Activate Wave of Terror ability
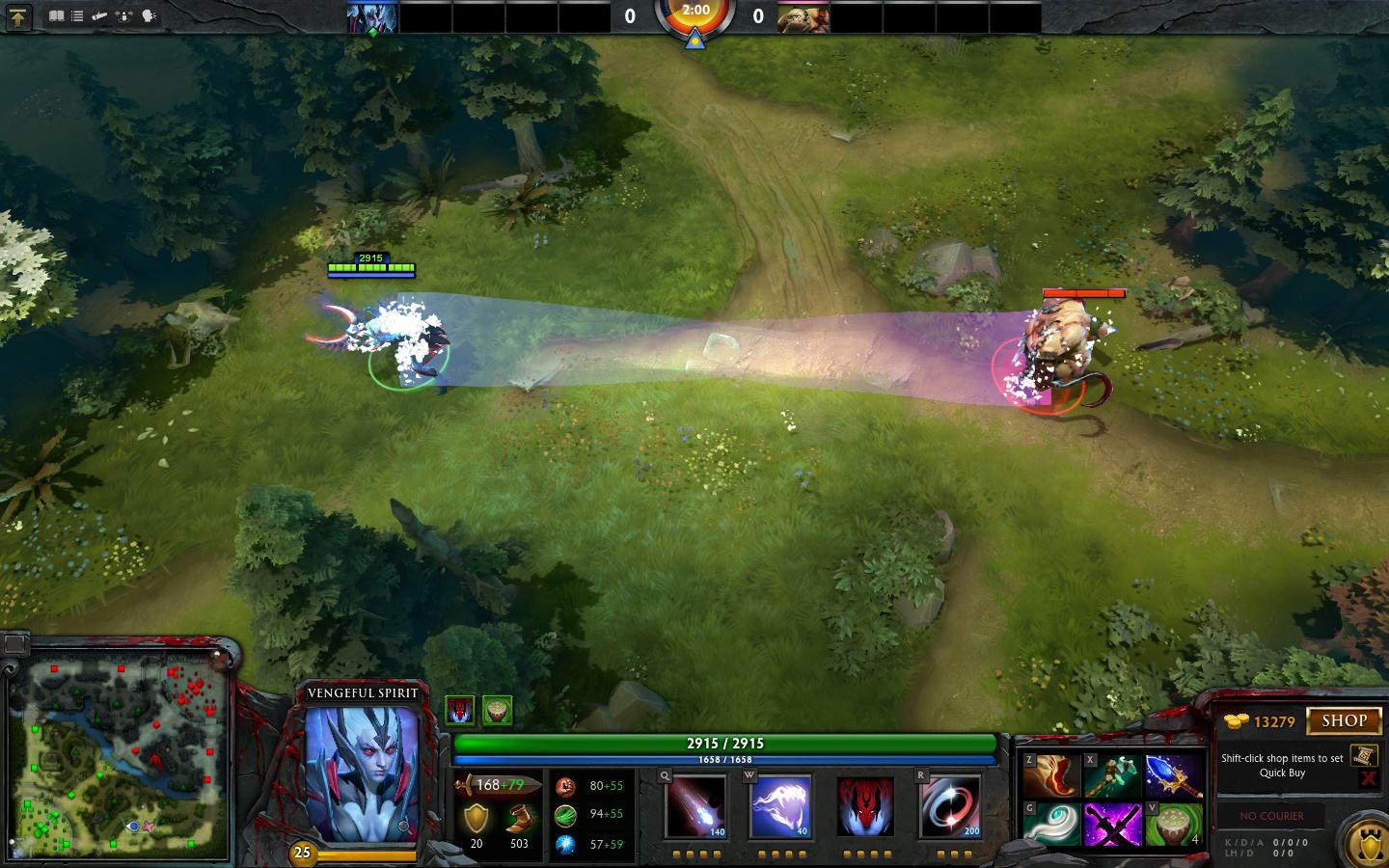1389x868 pixels. tap(780, 806)
